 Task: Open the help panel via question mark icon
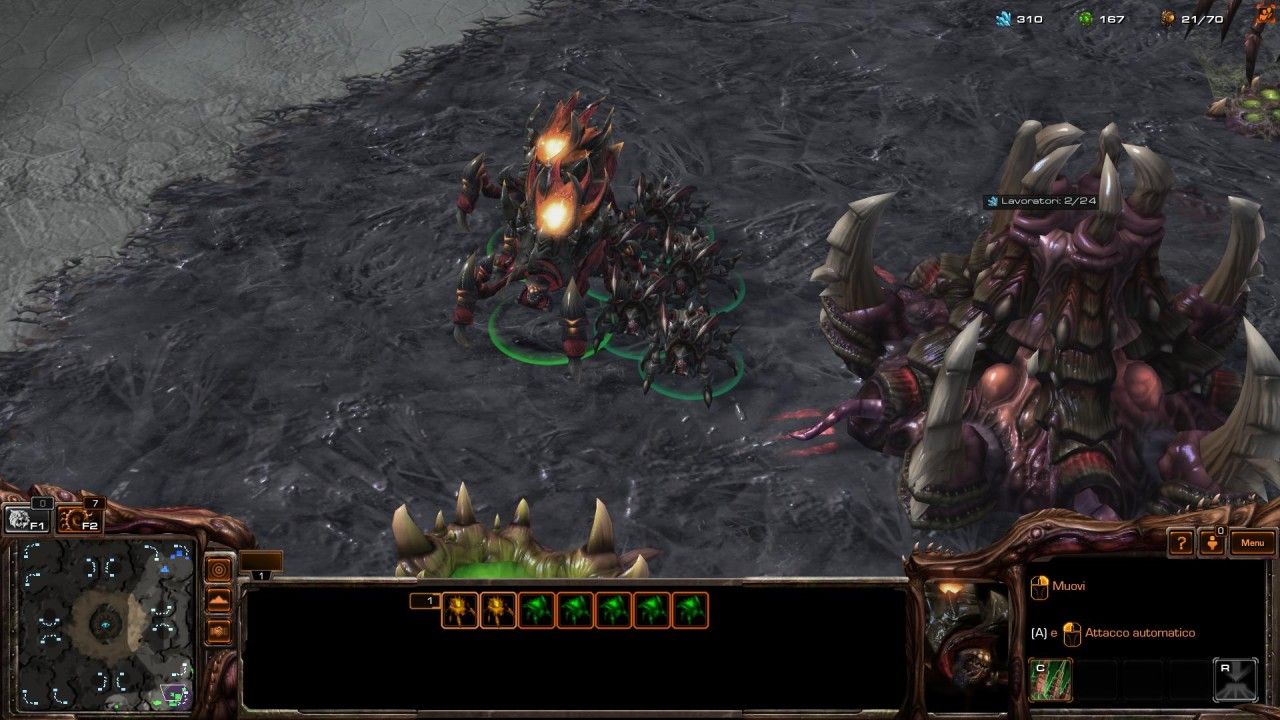coord(1183,543)
